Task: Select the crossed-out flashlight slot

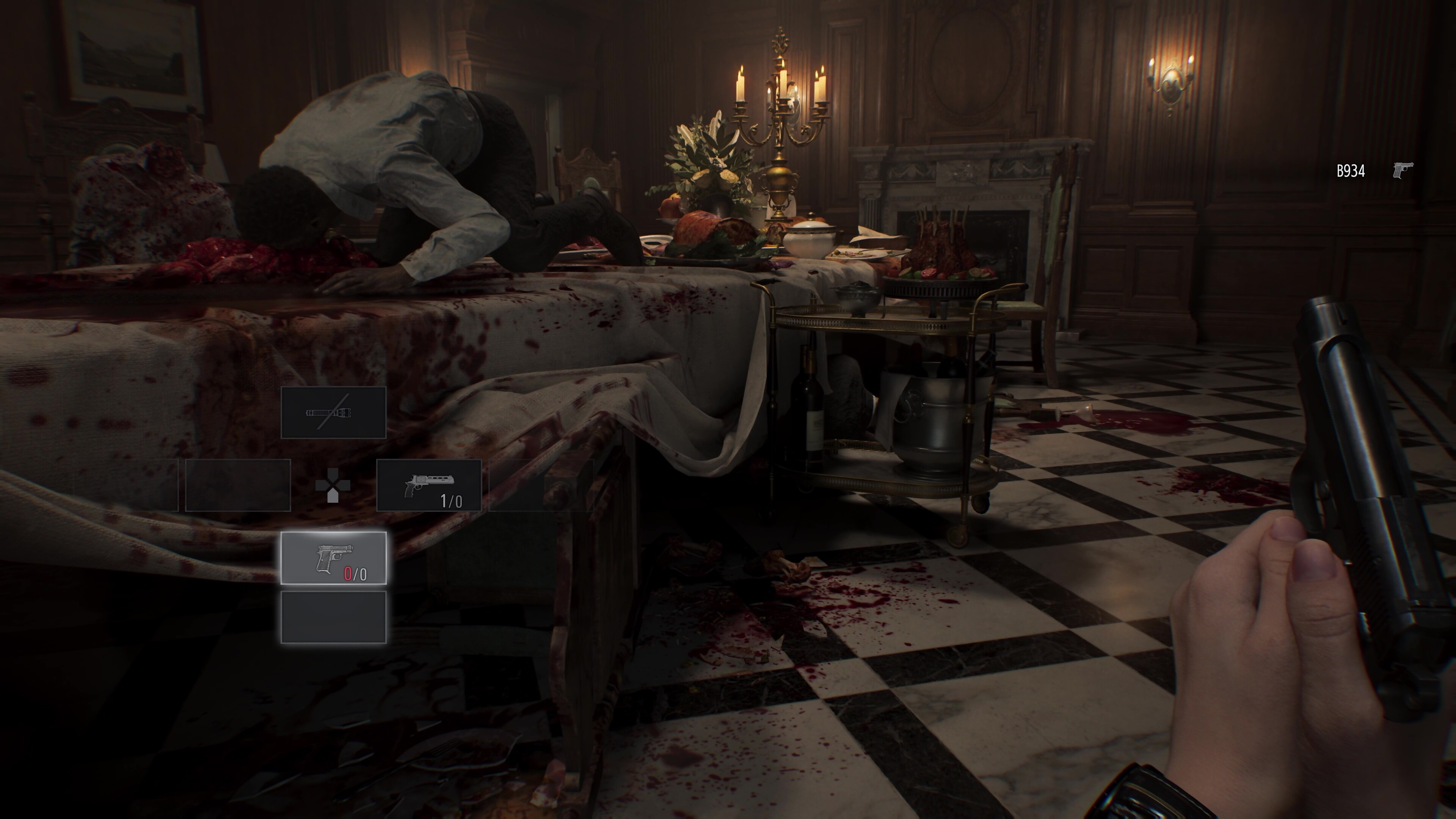Action: pyautogui.click(x=334, y=413)
